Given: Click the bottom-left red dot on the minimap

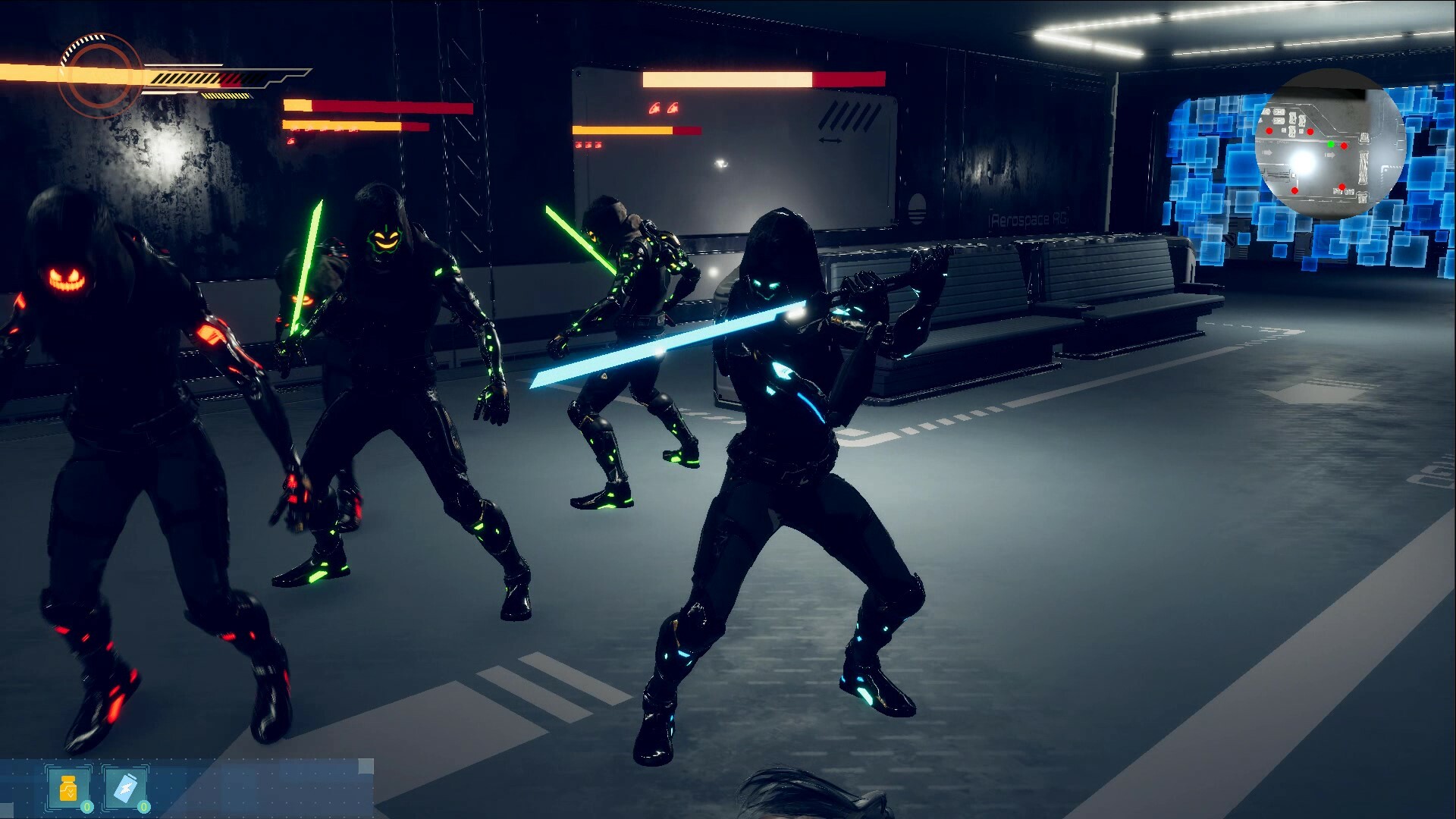Looking at the screenshot, I should [x=1295, y=190].
